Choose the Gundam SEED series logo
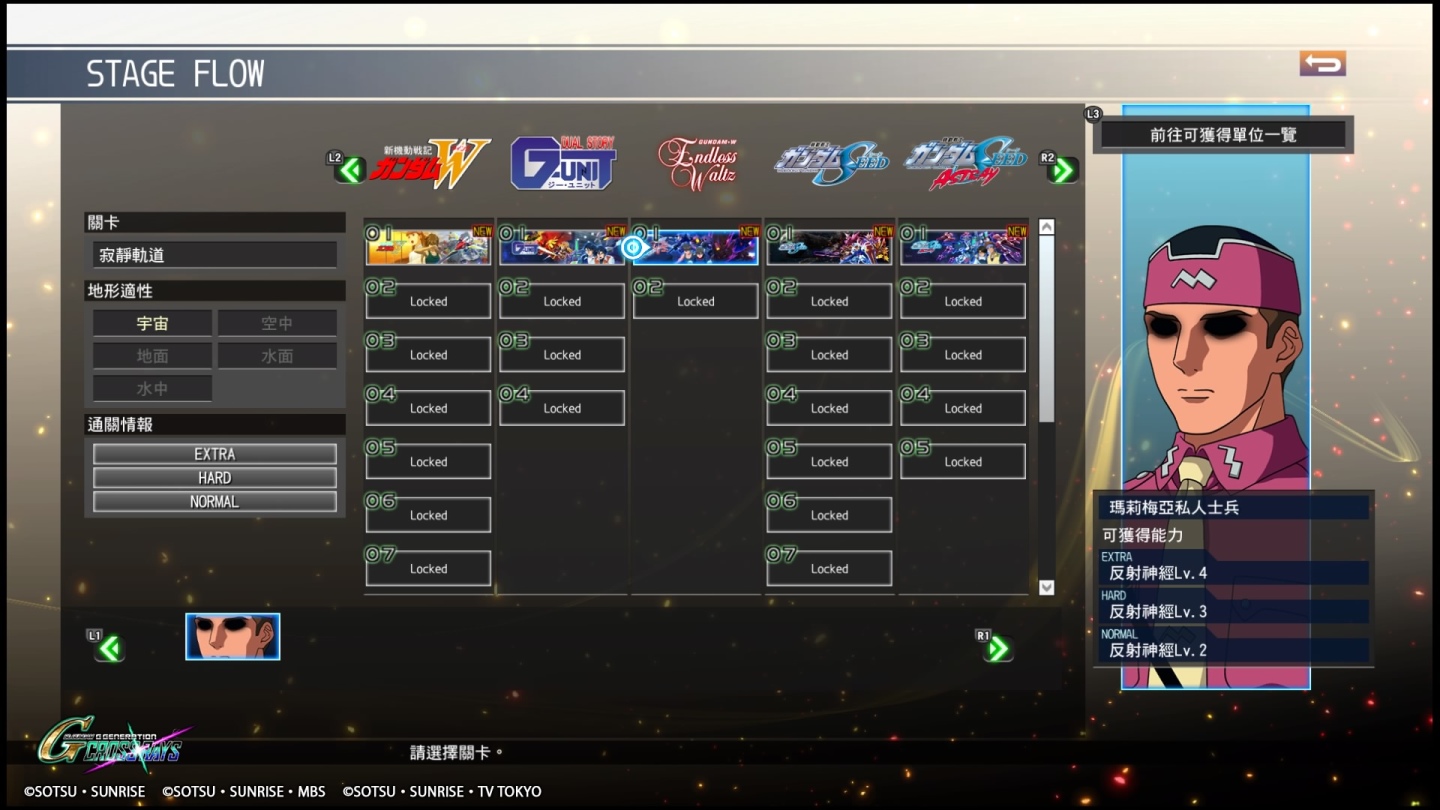1440x810 pixels. coord(832,162)
